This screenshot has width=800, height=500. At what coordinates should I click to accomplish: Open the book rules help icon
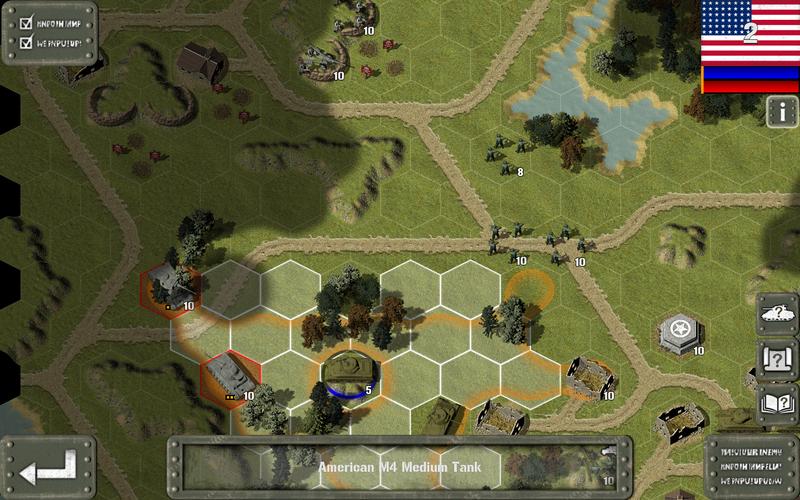[776, 403]
